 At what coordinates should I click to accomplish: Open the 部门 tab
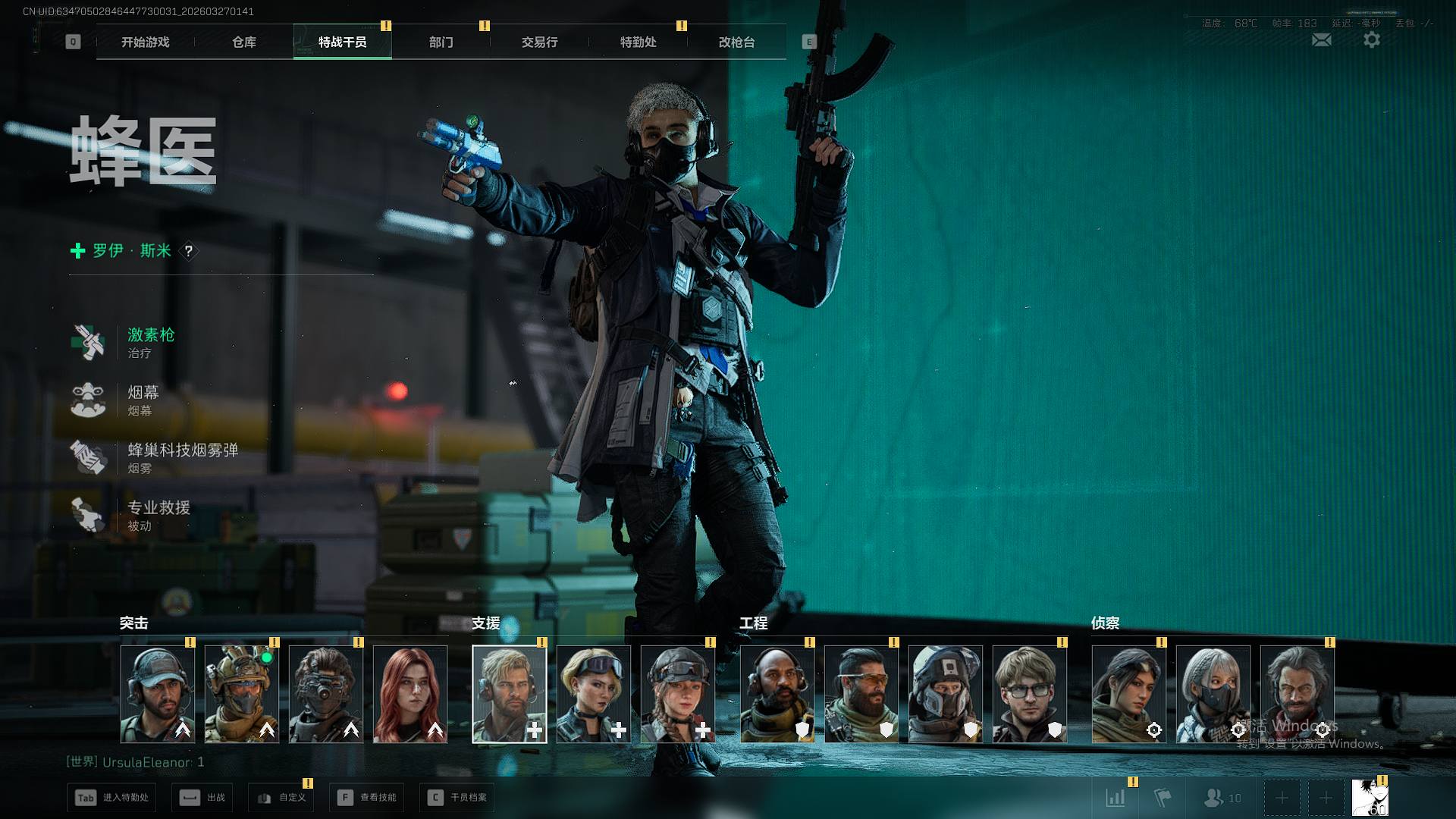click(441, 42)
